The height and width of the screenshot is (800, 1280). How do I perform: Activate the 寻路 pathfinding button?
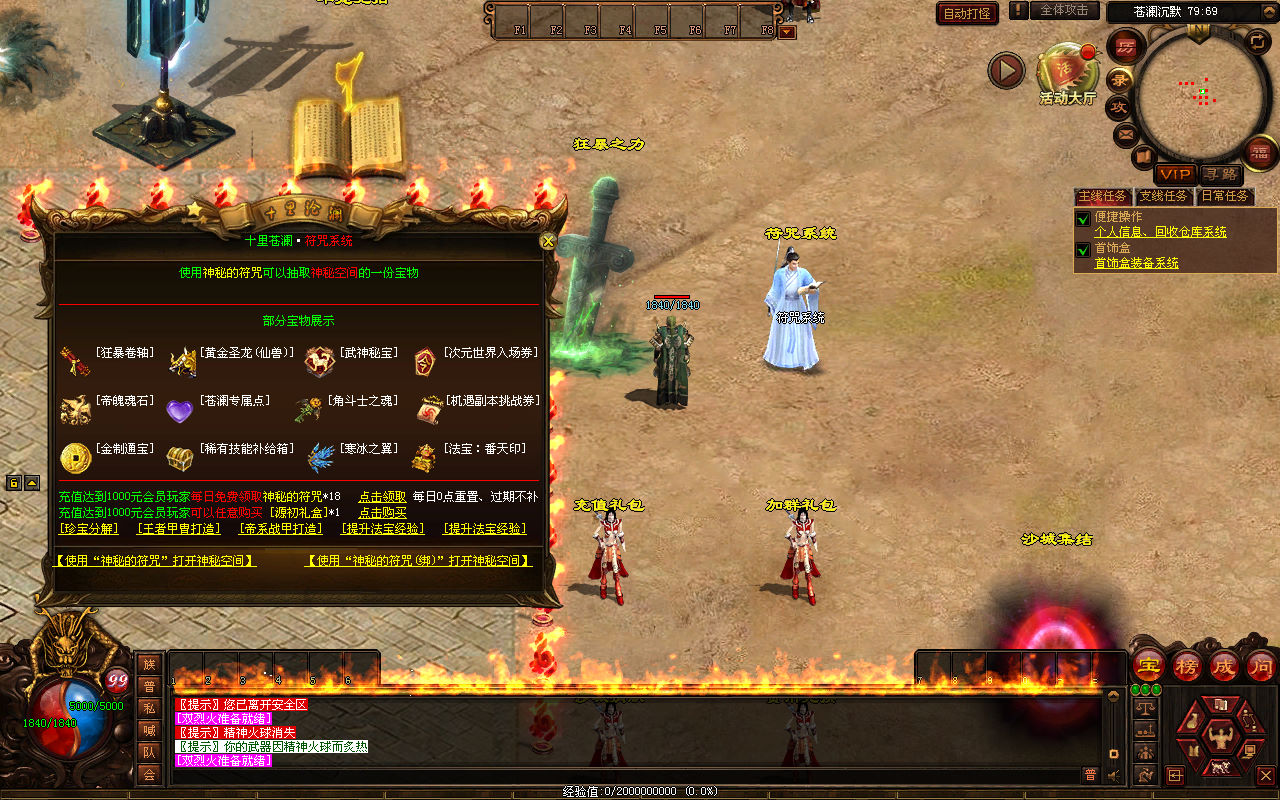click(x=1219, y=174)
